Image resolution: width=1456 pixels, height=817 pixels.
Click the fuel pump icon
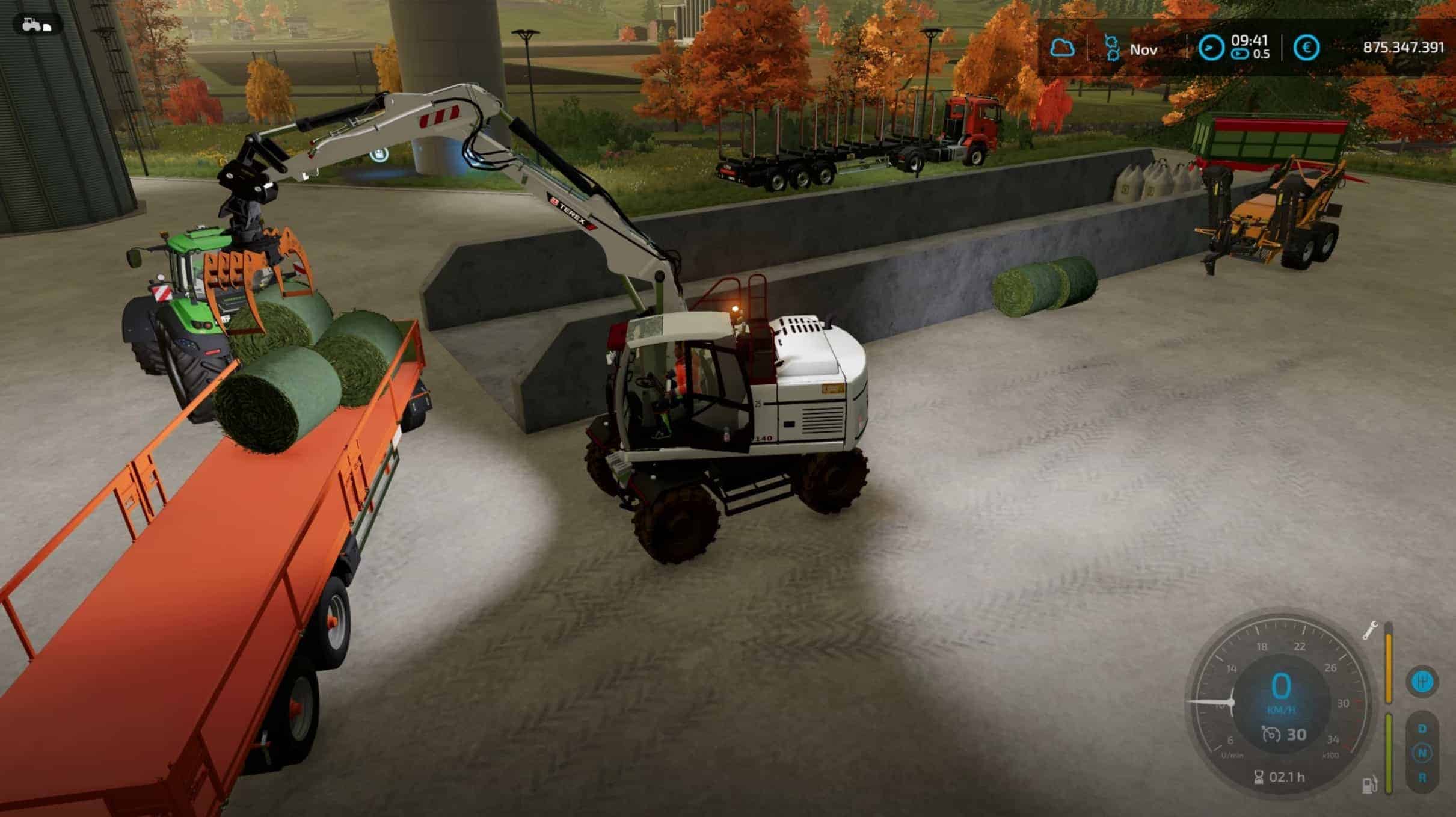(x=1369, y=785)
